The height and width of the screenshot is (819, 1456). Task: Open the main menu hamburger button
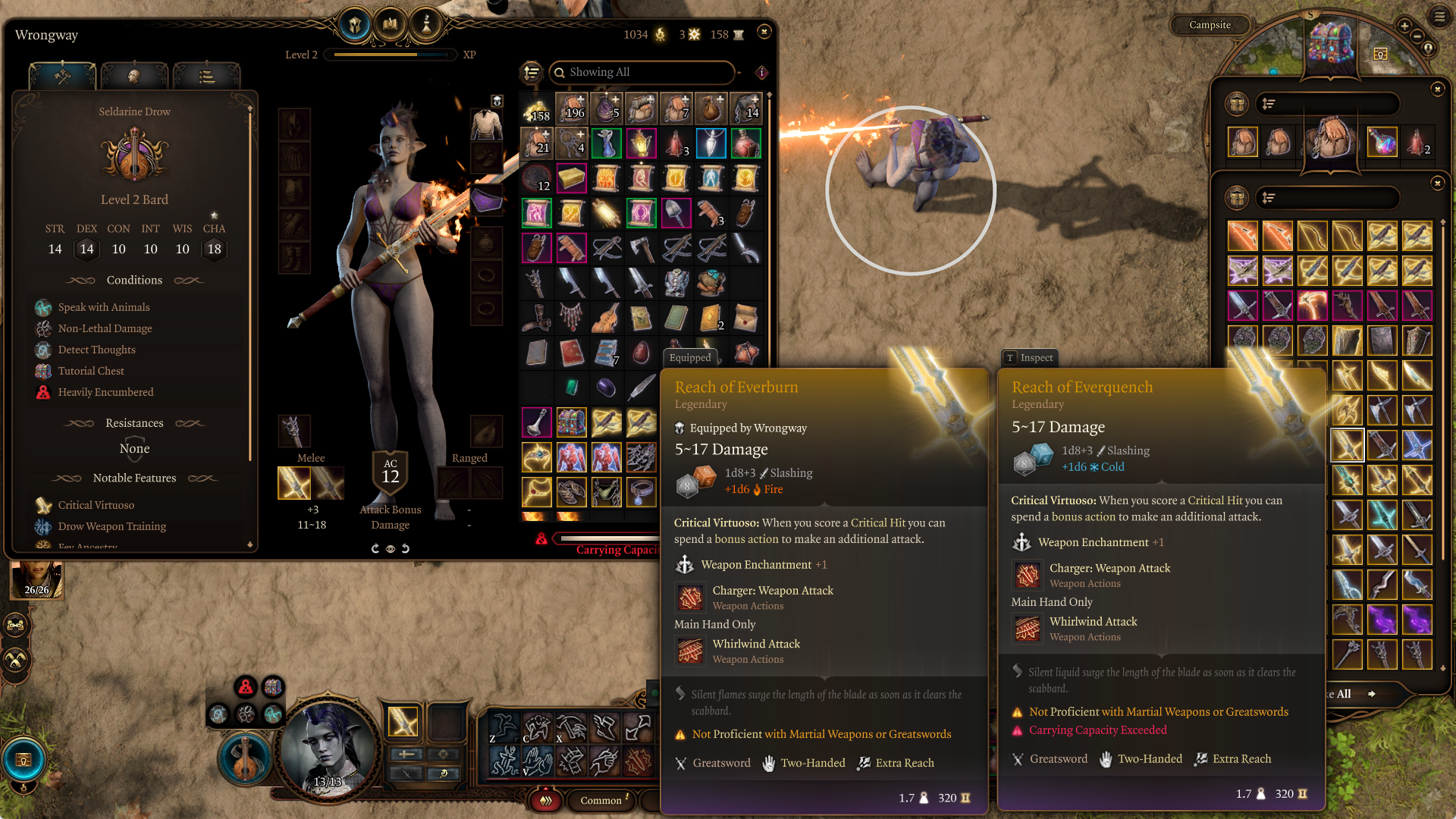(1439, 15)
